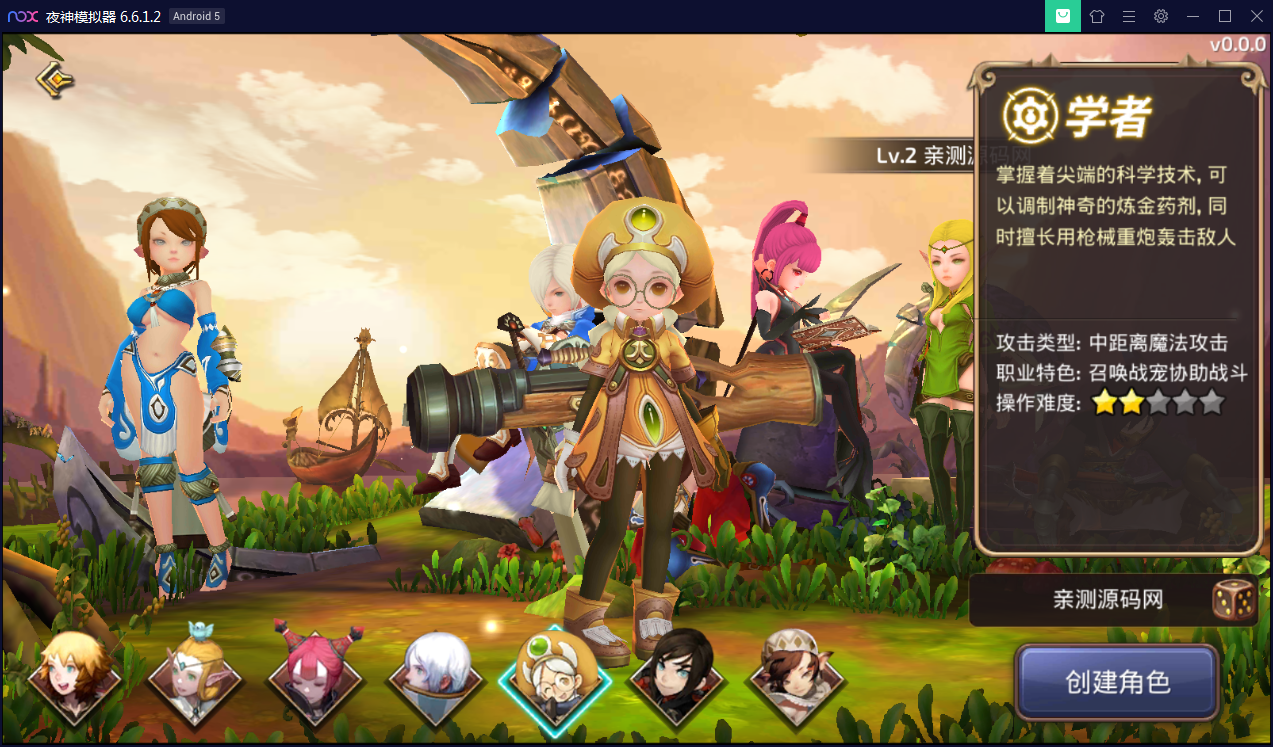
Task: Open the Nox emulator settings gear
Action: click(1160, 16)
